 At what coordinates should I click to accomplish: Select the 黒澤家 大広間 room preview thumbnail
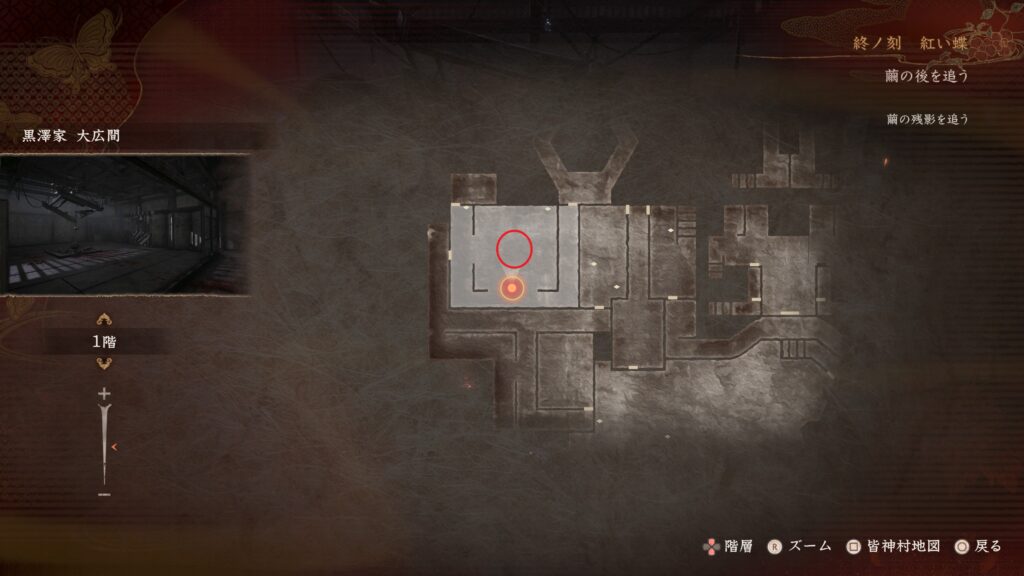coord(125,224)
